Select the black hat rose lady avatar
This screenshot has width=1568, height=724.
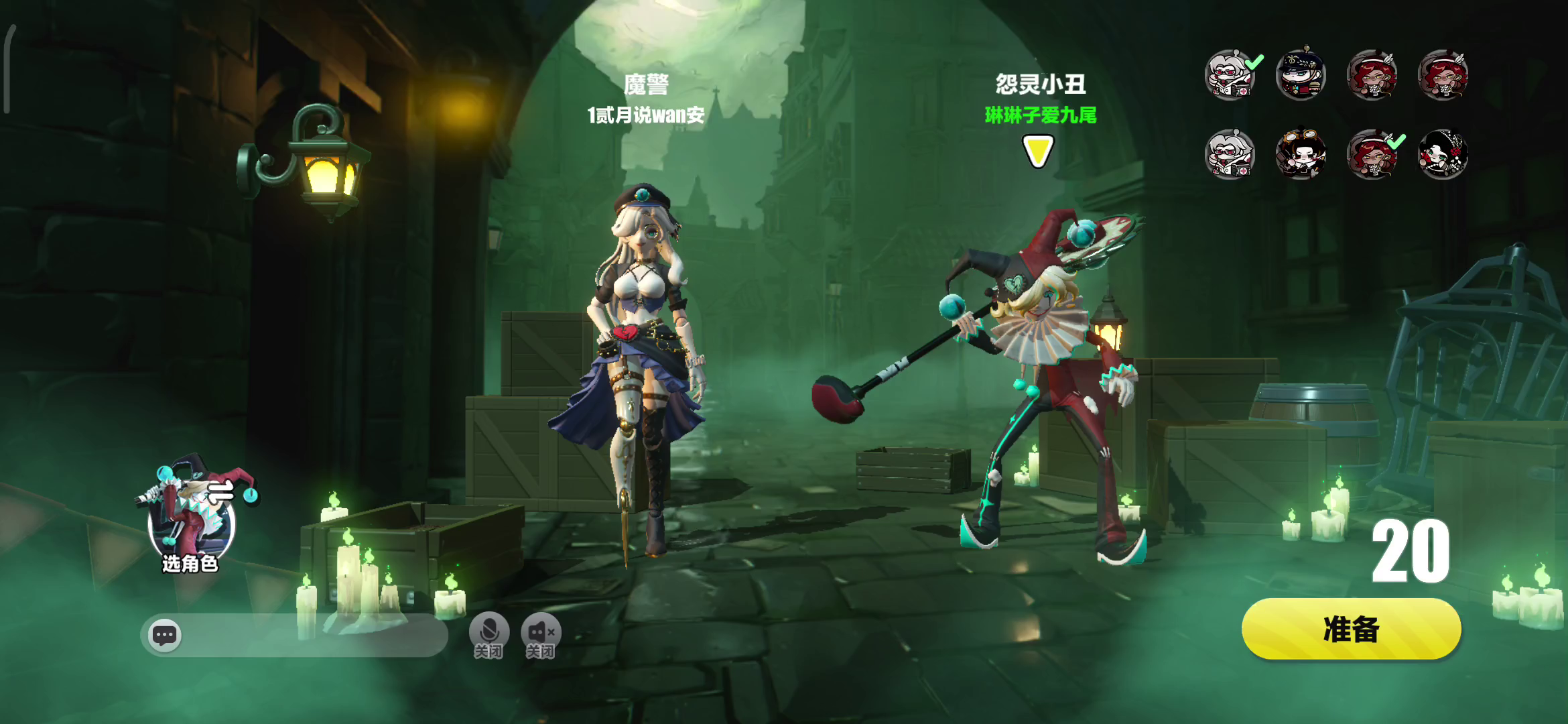click(1443, 154)
